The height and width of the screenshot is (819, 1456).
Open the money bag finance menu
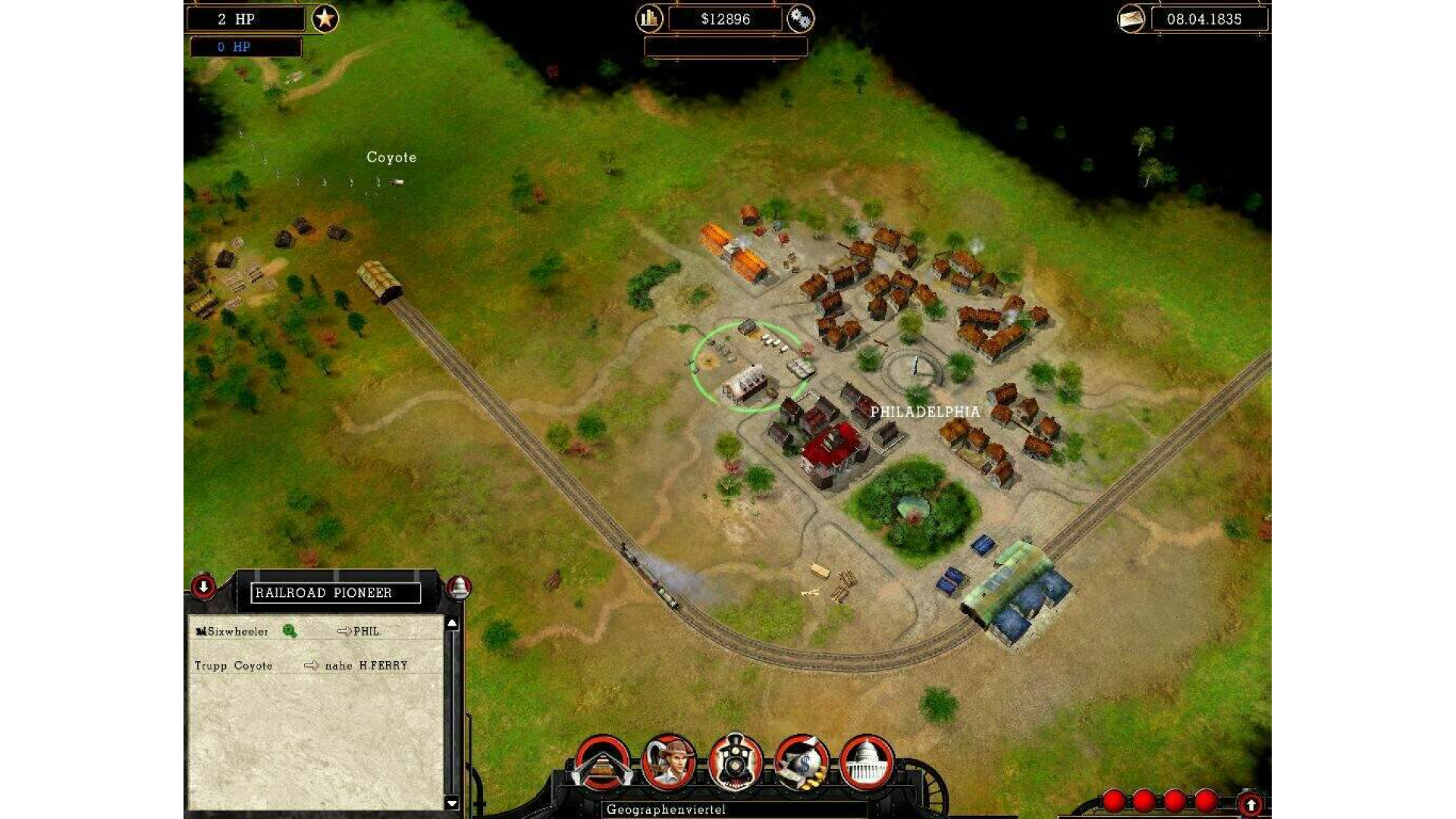point(801,763)
